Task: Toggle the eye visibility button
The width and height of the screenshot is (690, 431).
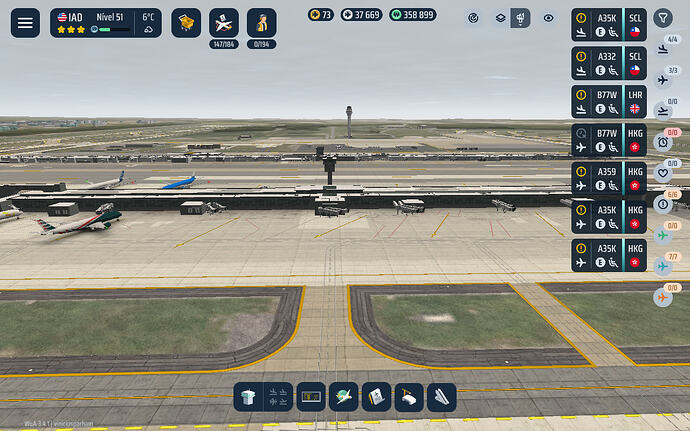Action: pos(548,18)
